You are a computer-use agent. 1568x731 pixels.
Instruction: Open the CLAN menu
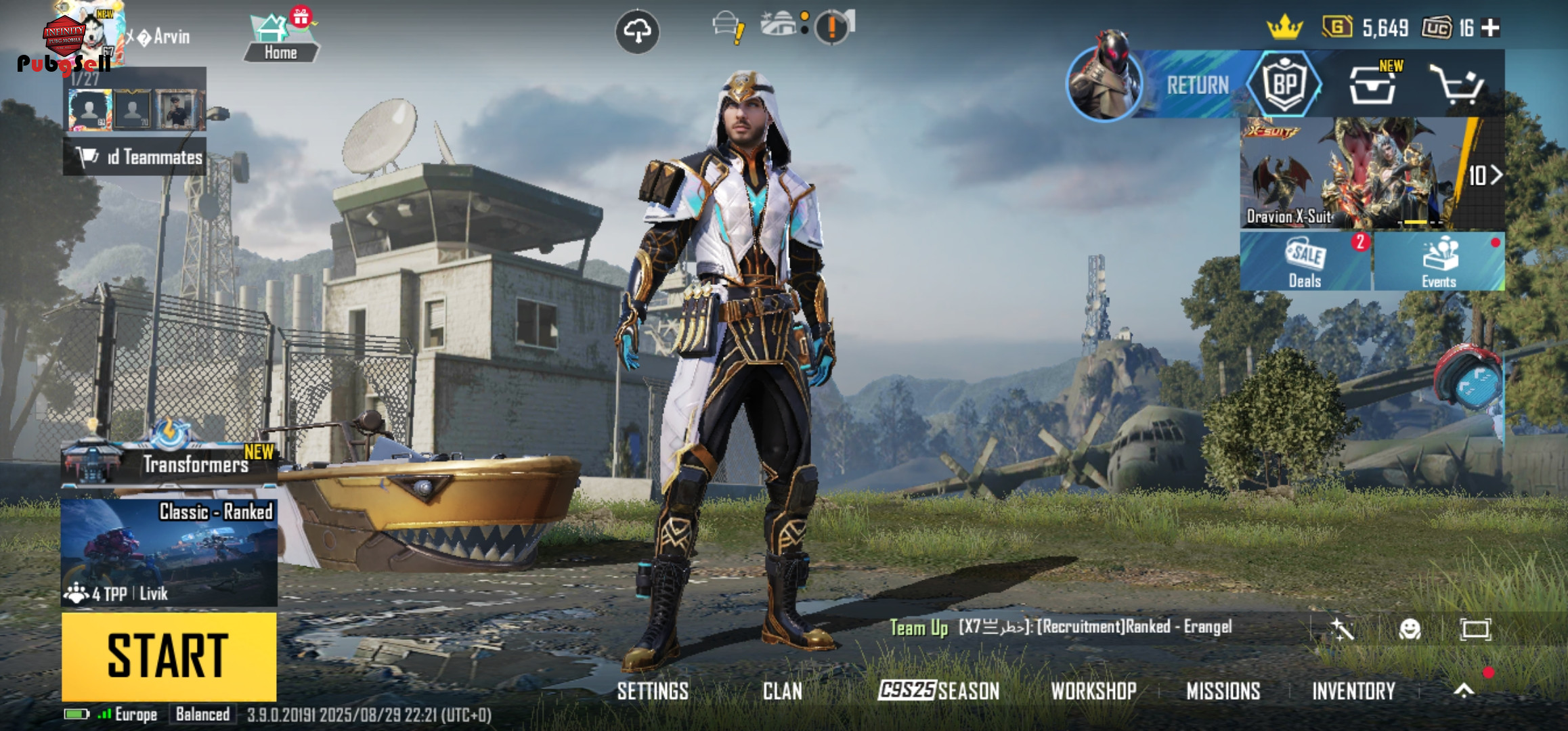[x=782, y=690]
